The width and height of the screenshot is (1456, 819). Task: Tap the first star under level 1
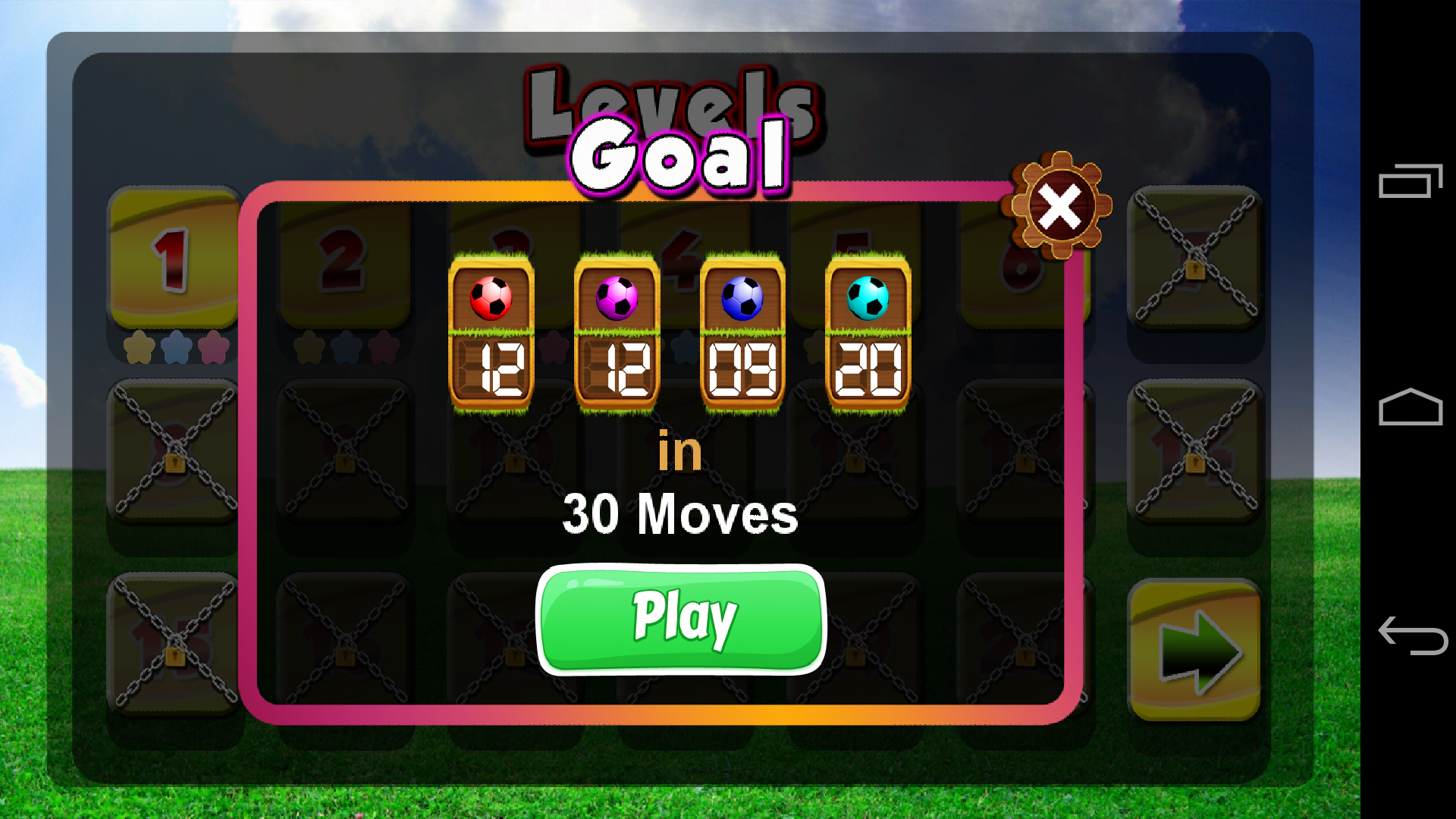coord(140,349)
